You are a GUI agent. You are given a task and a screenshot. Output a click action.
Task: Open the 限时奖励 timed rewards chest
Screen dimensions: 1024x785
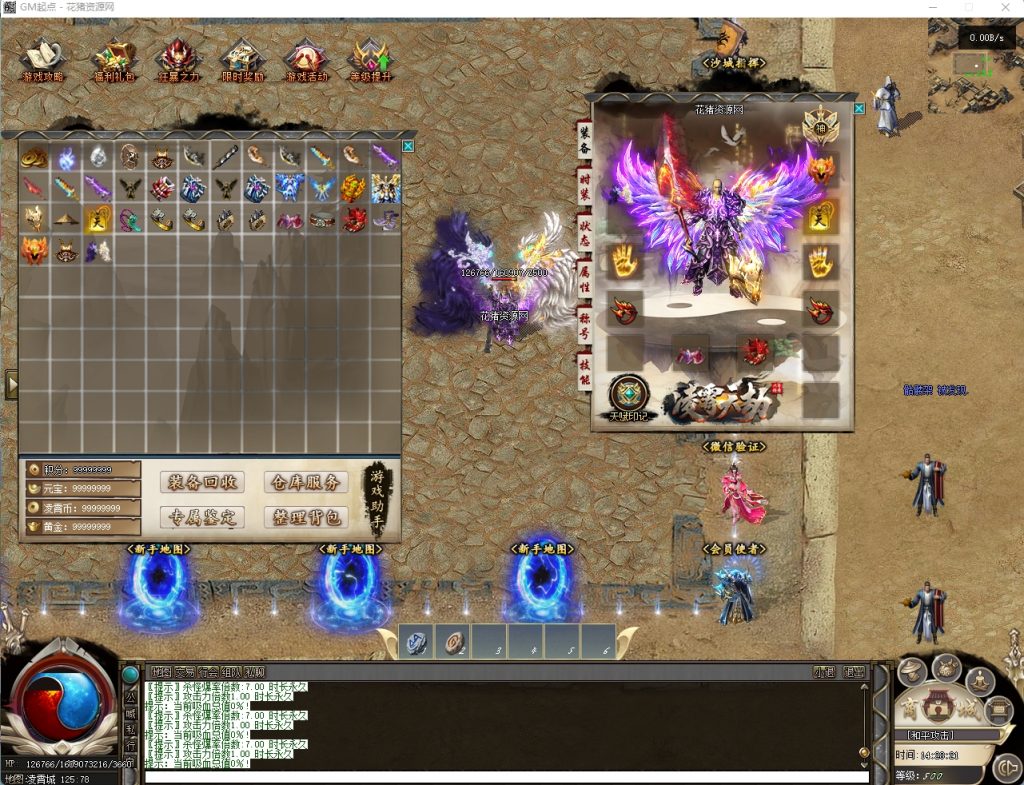coord(241,59)
